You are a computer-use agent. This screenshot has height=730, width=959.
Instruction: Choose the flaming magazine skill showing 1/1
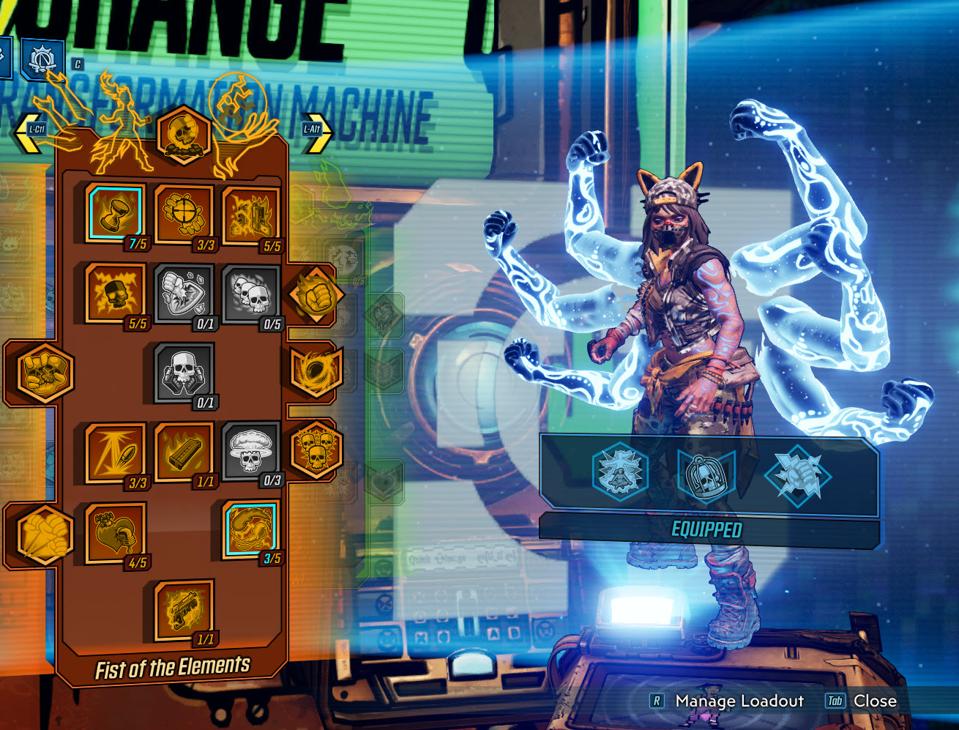[x=184, y=452]
